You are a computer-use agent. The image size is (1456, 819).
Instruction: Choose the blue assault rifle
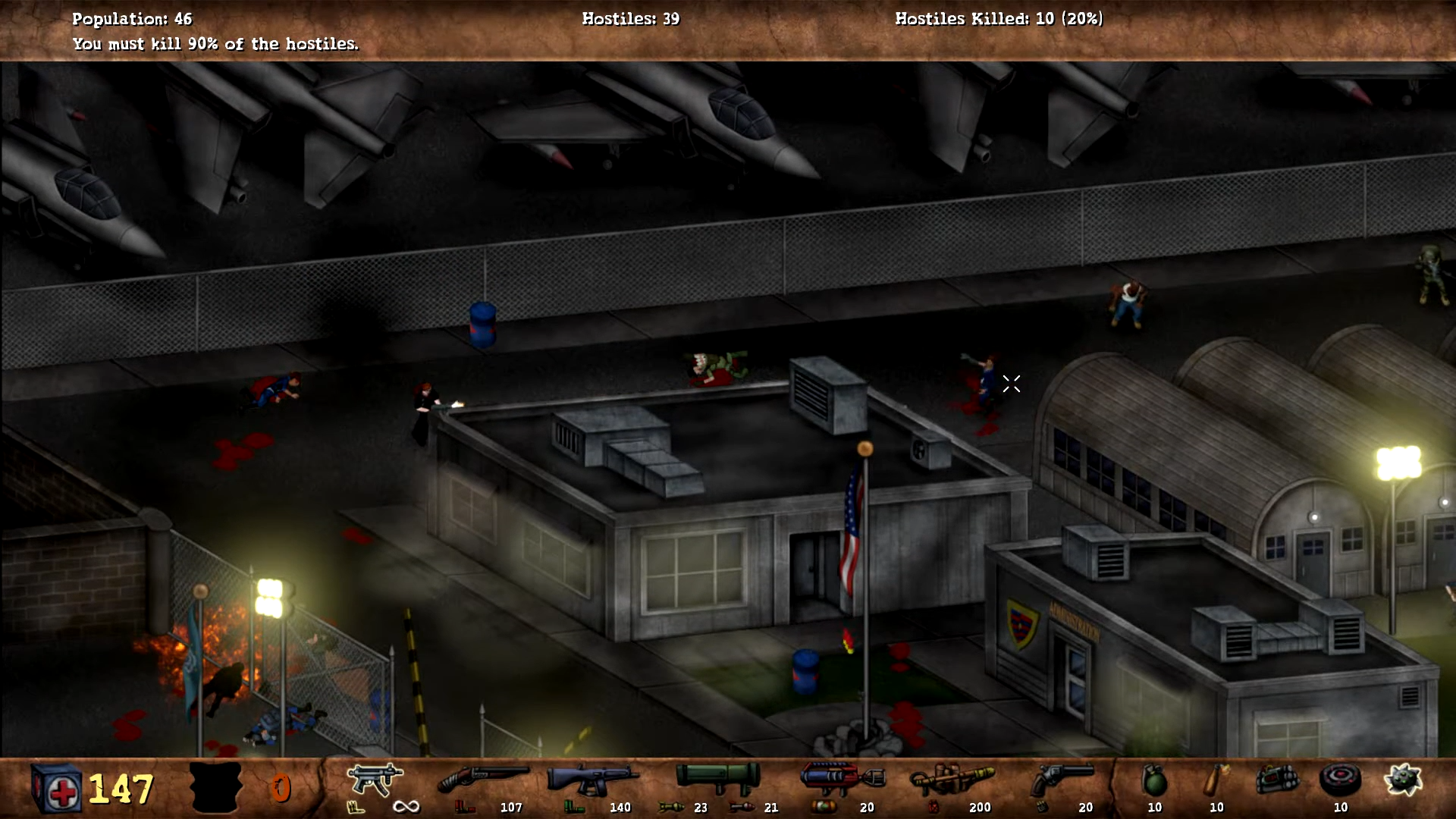coord(592,779)
